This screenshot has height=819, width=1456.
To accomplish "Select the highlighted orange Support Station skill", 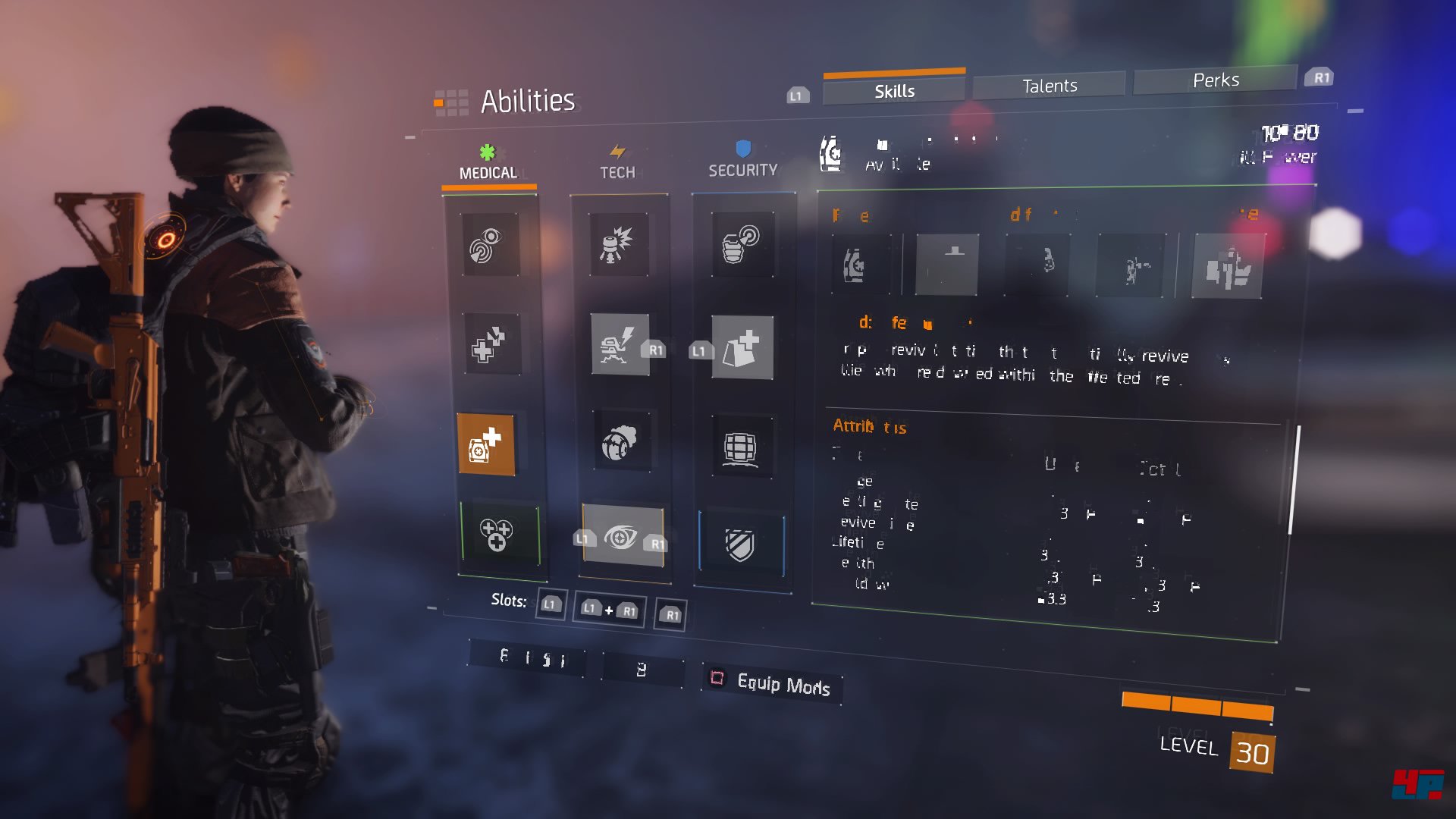I will pyautogui.click(x=486, y=445).
